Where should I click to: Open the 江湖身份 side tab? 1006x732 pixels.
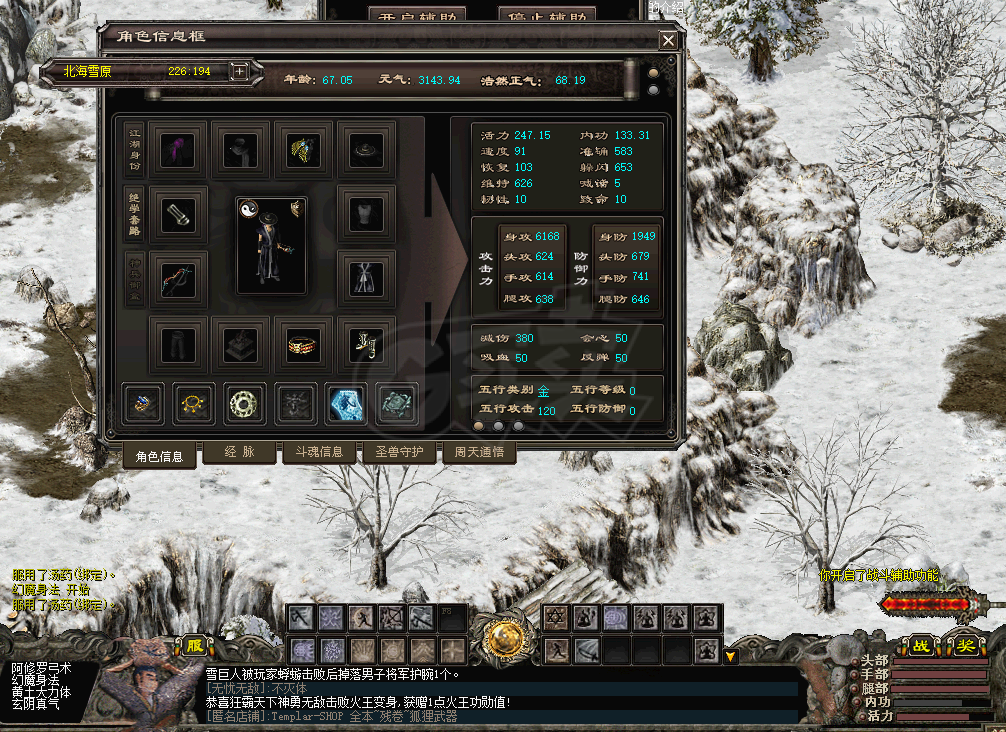click(x=134, y=150)
